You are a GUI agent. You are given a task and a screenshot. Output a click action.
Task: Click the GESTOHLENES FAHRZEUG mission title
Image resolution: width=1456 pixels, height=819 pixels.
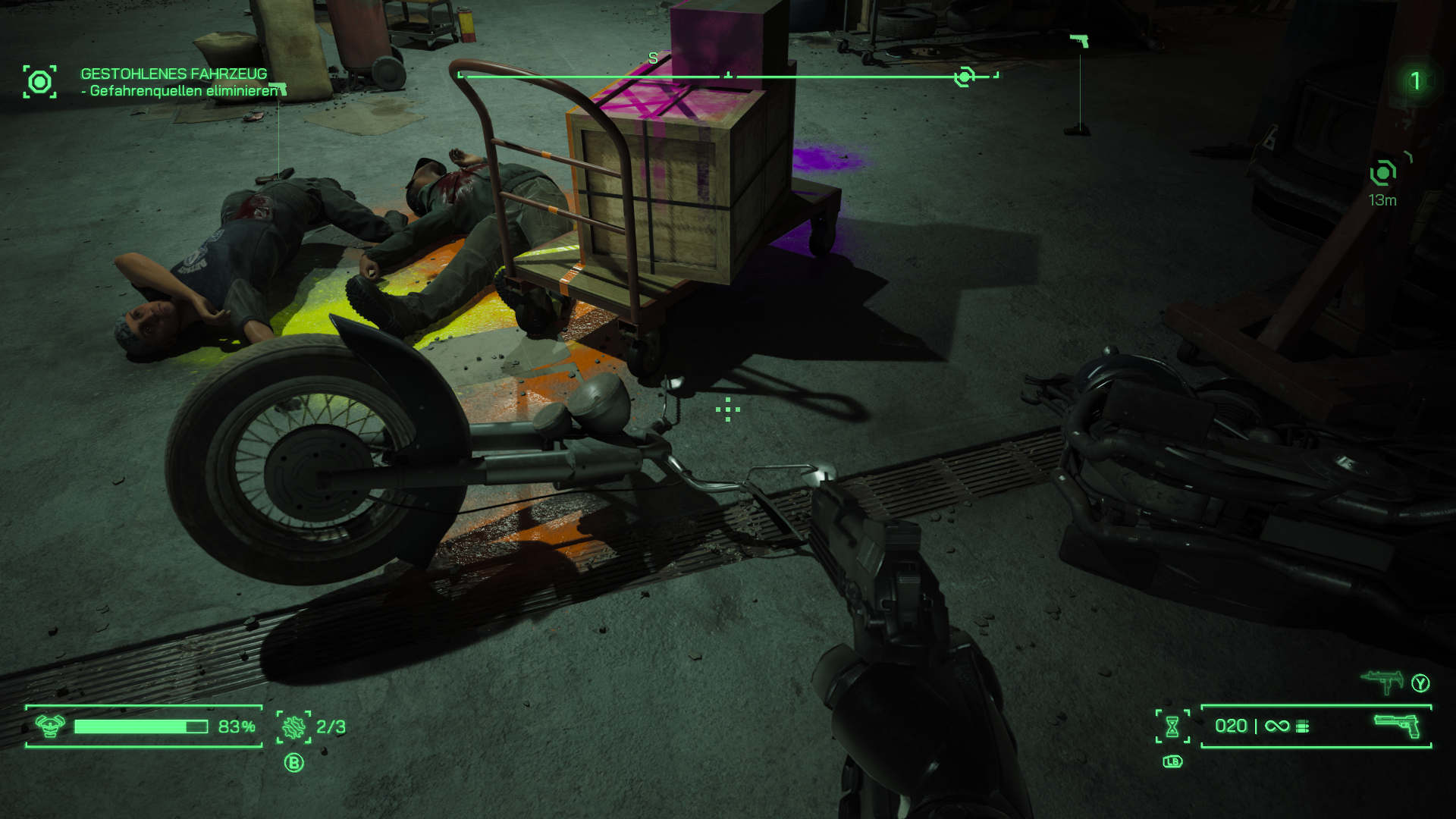(173, 74)
